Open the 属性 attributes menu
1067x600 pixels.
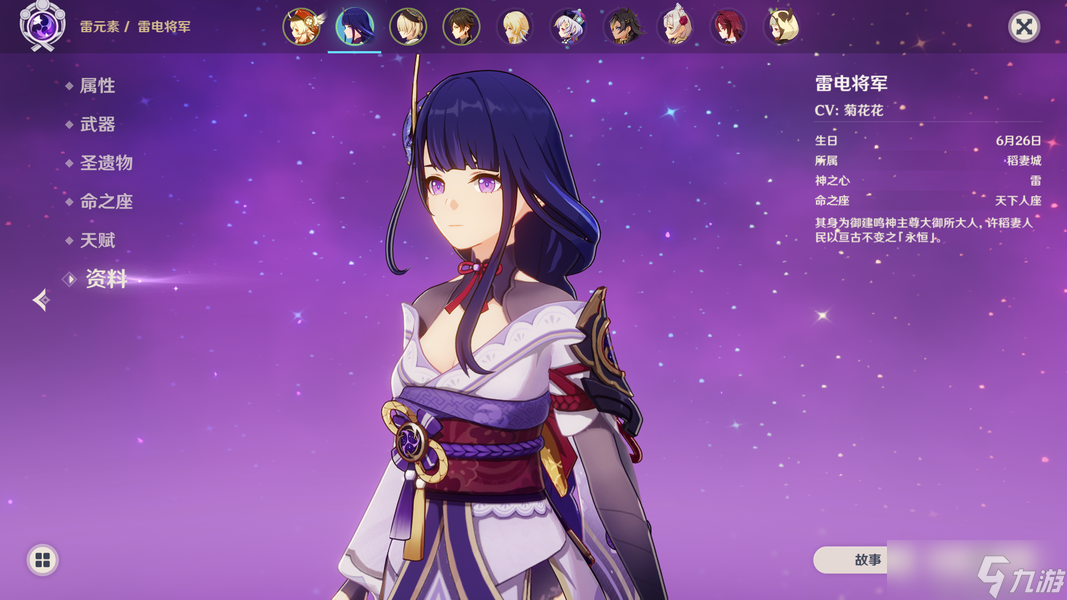click(97, 86)
